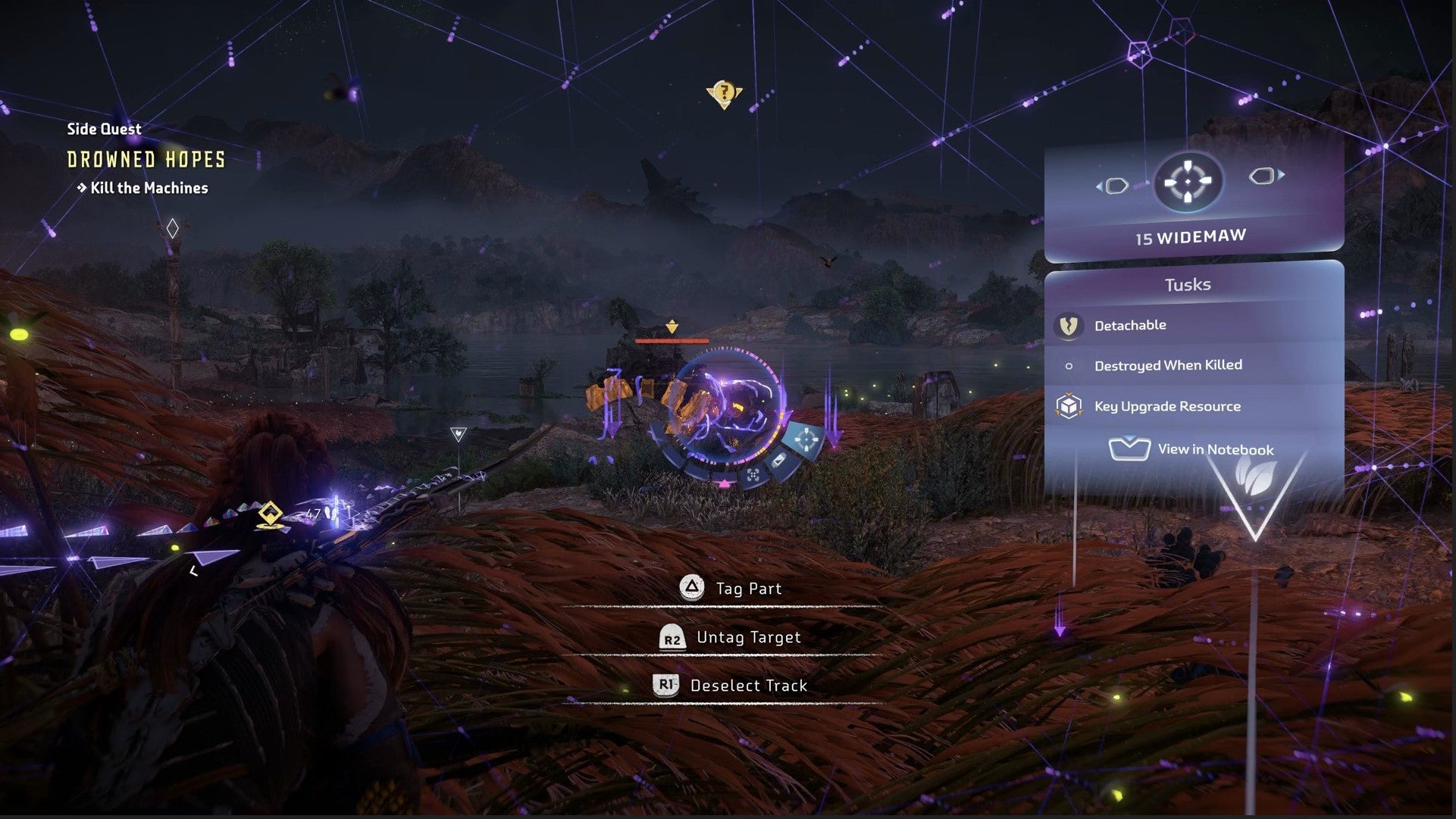
Task: Choose the canister segment on the scan wheel
Action: point(778,461)
